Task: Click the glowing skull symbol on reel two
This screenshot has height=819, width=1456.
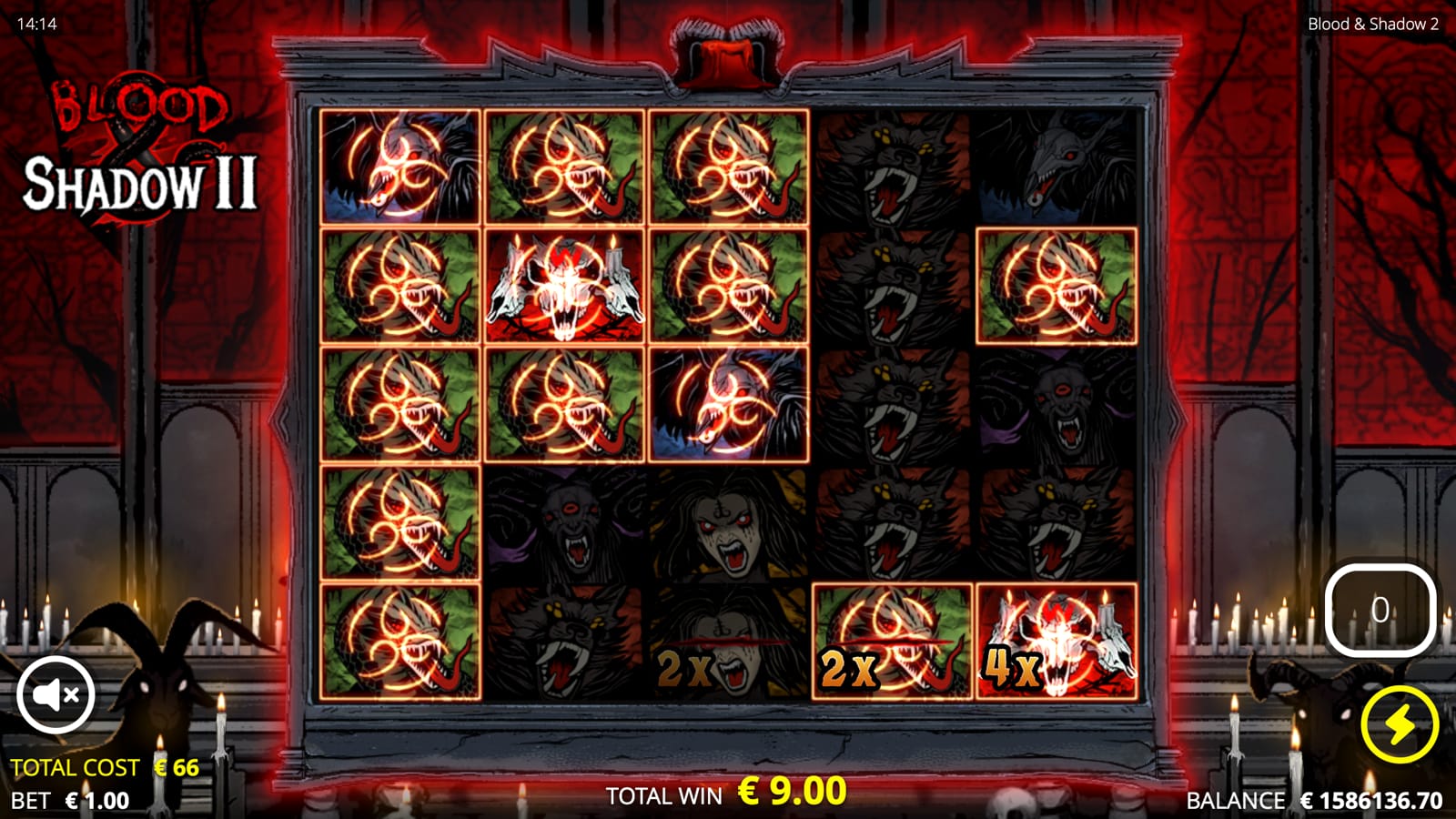Action: [566, 289]
